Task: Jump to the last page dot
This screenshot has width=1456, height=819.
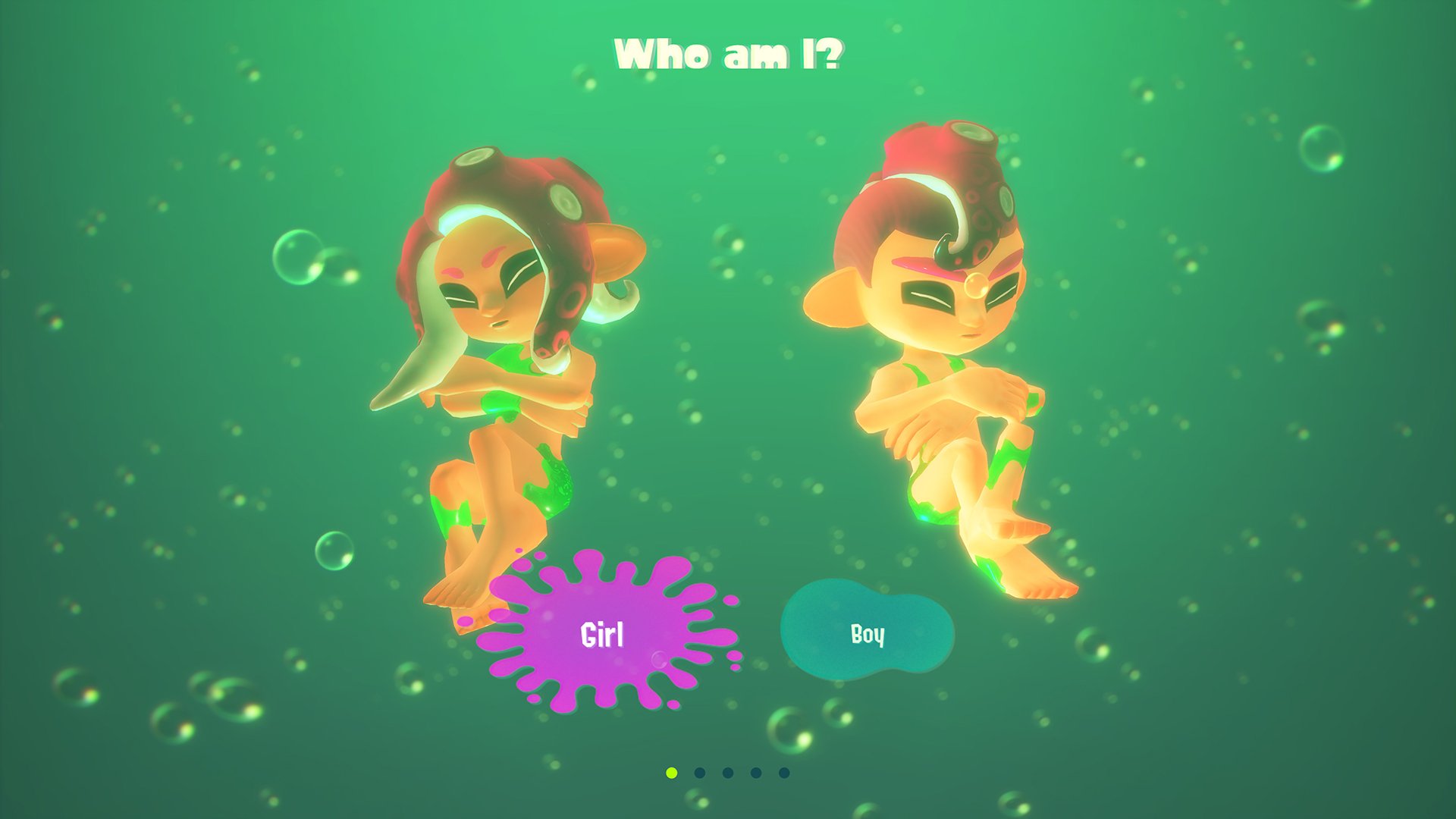Action: [x=784, y=773]
